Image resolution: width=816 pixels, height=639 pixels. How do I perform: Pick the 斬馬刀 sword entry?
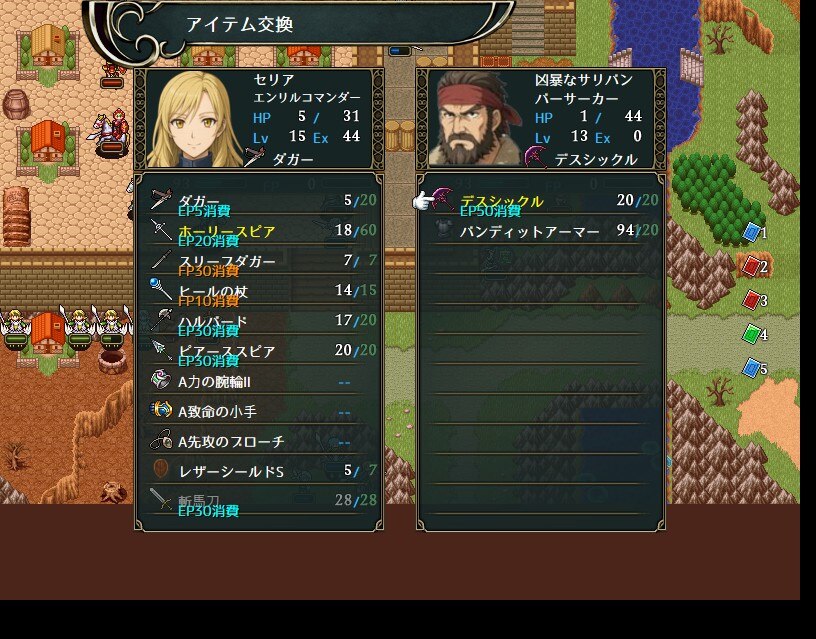[260, 500]
